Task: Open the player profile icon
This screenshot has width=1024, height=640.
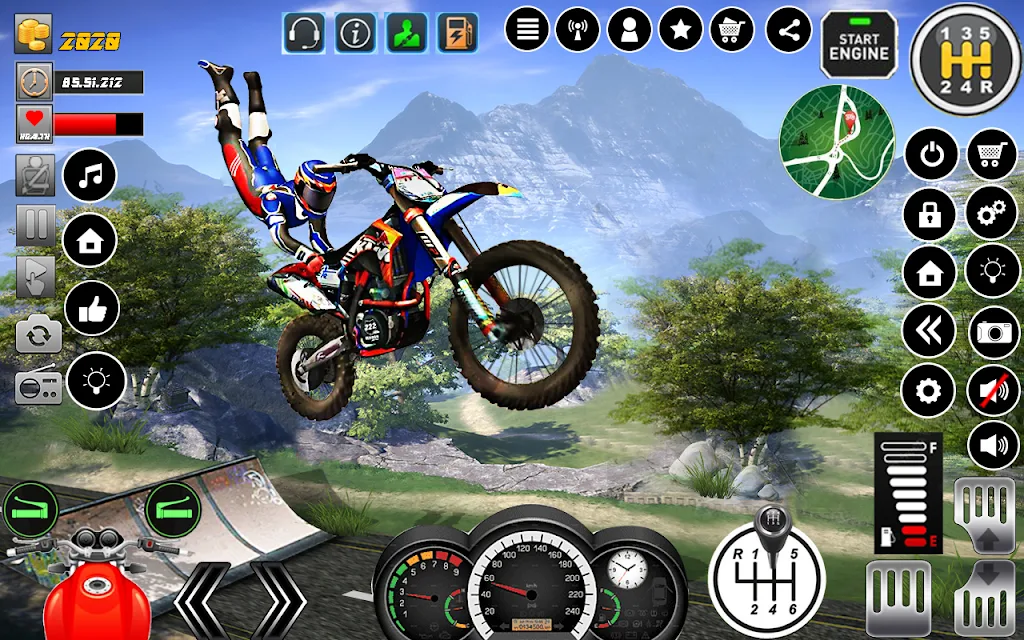Action: point(629,30)
